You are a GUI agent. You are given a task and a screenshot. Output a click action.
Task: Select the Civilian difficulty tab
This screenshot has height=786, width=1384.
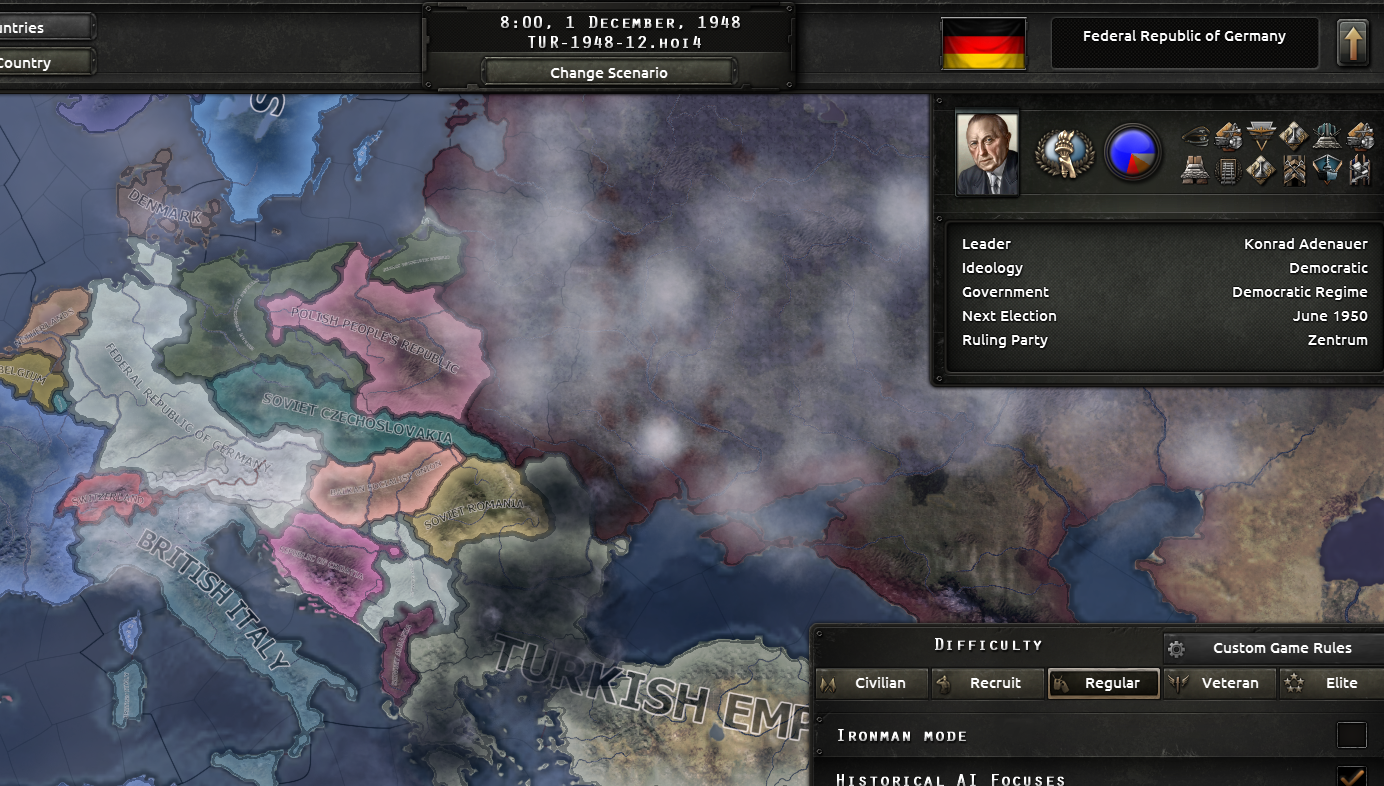click(x=871, y=683)
